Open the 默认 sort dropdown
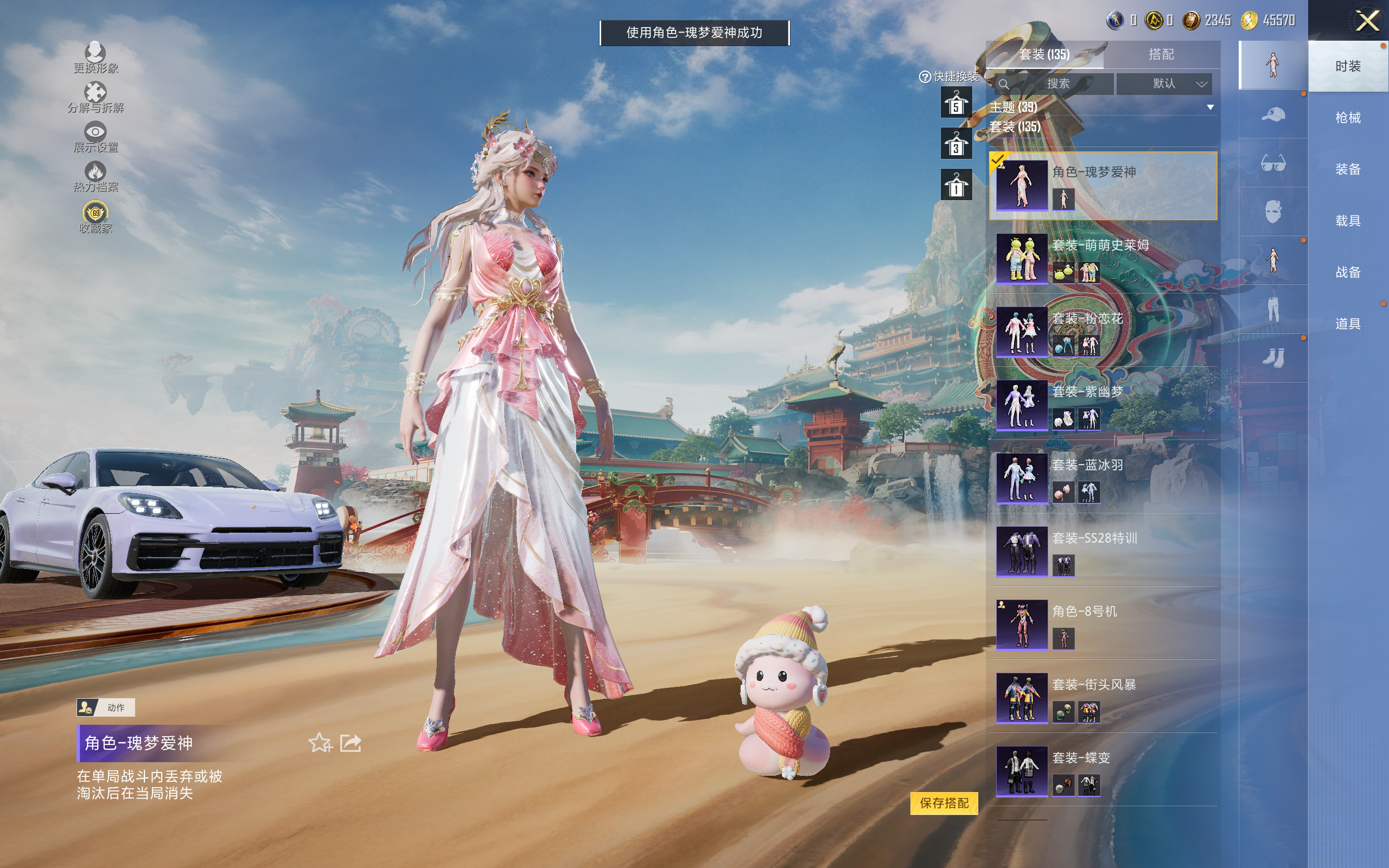The image size is (1389, 868). pos(1164,84)
